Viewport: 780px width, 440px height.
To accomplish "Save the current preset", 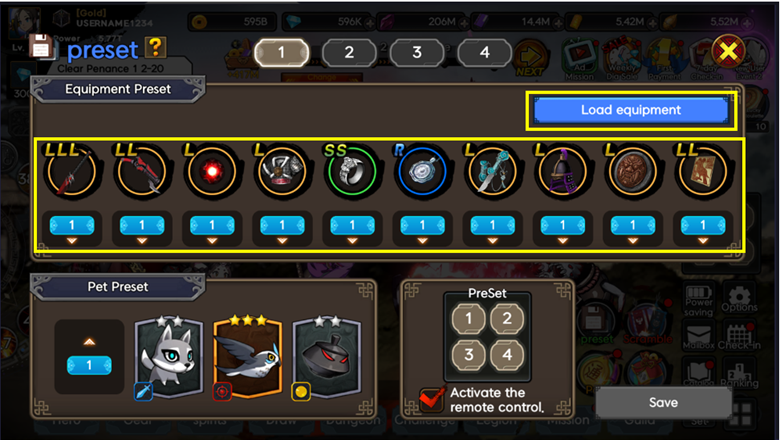I will [x=662, y=402].
